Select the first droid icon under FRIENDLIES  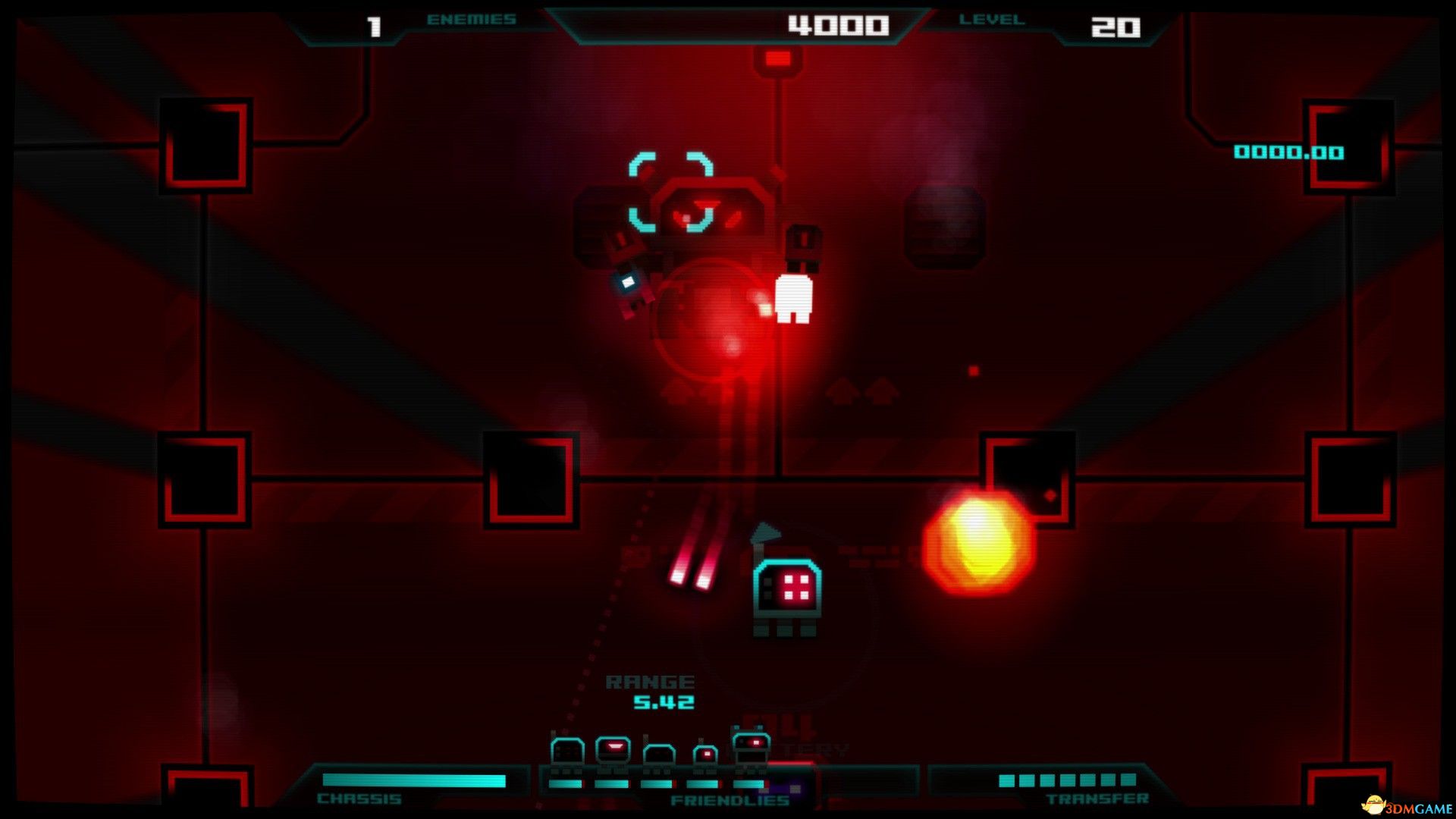566,751
